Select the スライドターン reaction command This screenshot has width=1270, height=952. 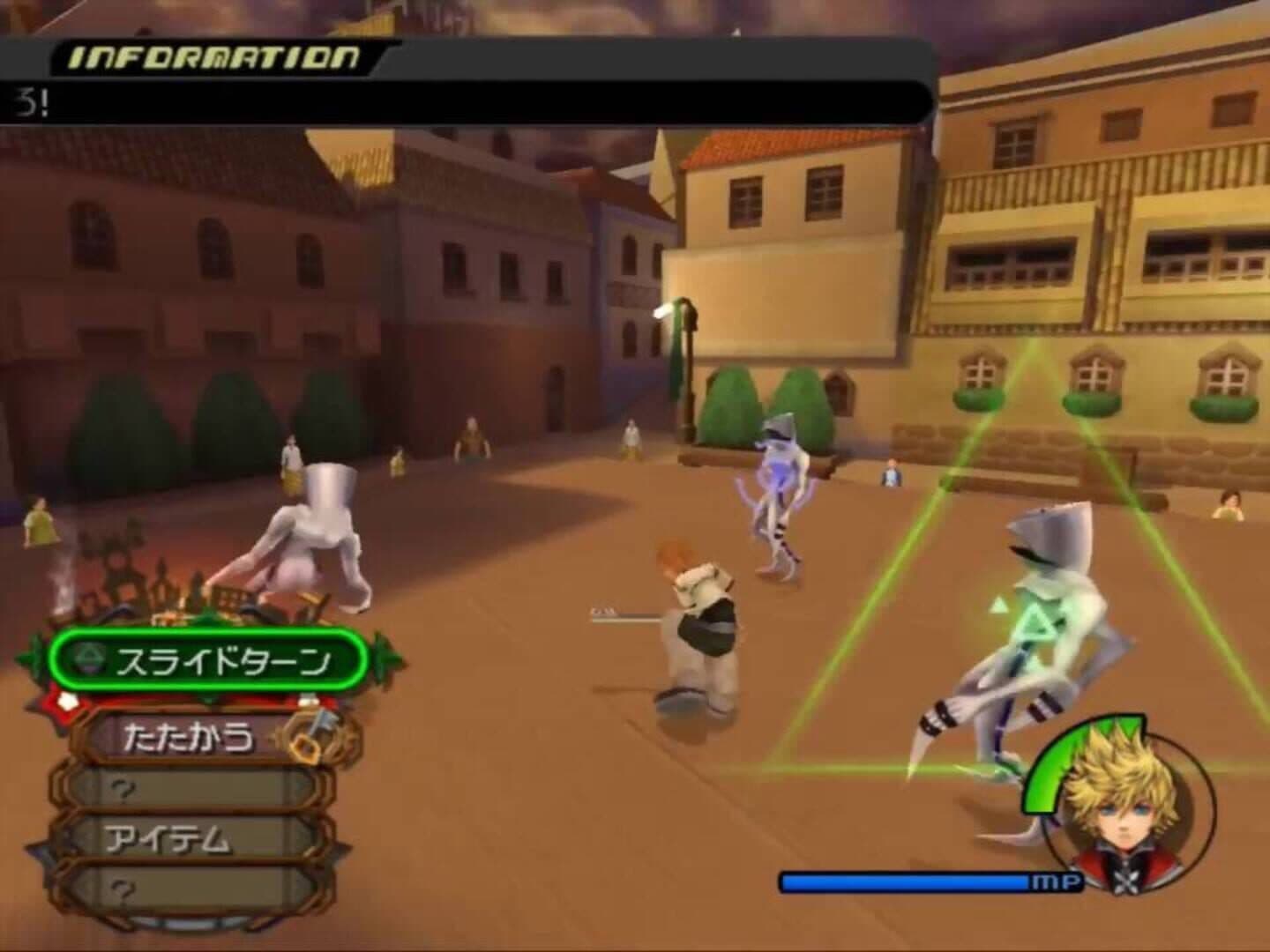coord(208,661)
